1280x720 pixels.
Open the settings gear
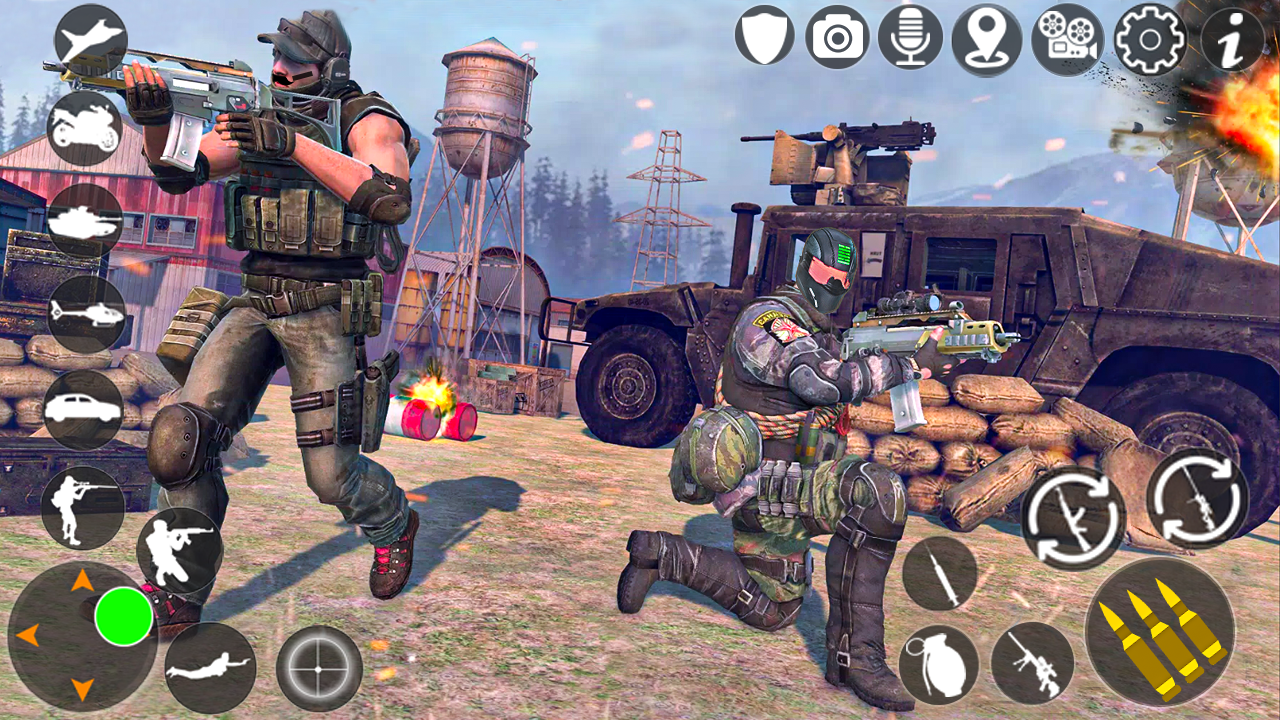click(x=1149, y=41)
